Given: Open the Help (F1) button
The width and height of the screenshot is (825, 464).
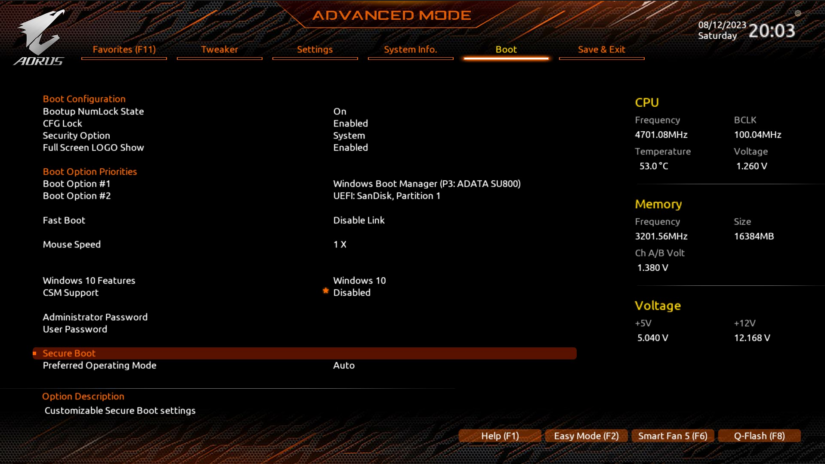Looking at the screenshot, I should coord(500,436).
